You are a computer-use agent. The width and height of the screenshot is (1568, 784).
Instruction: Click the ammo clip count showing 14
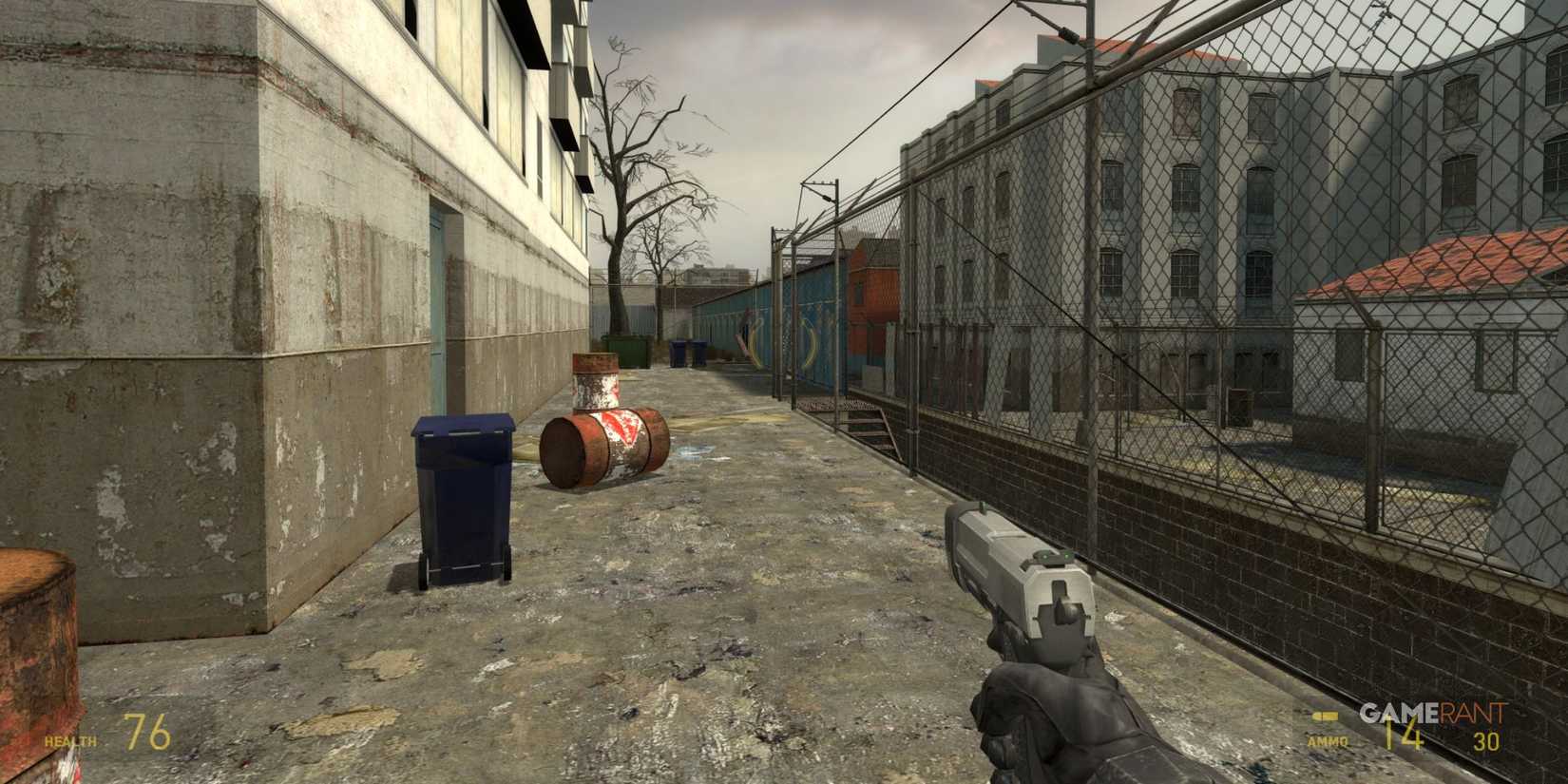(x=1404, y=730)
